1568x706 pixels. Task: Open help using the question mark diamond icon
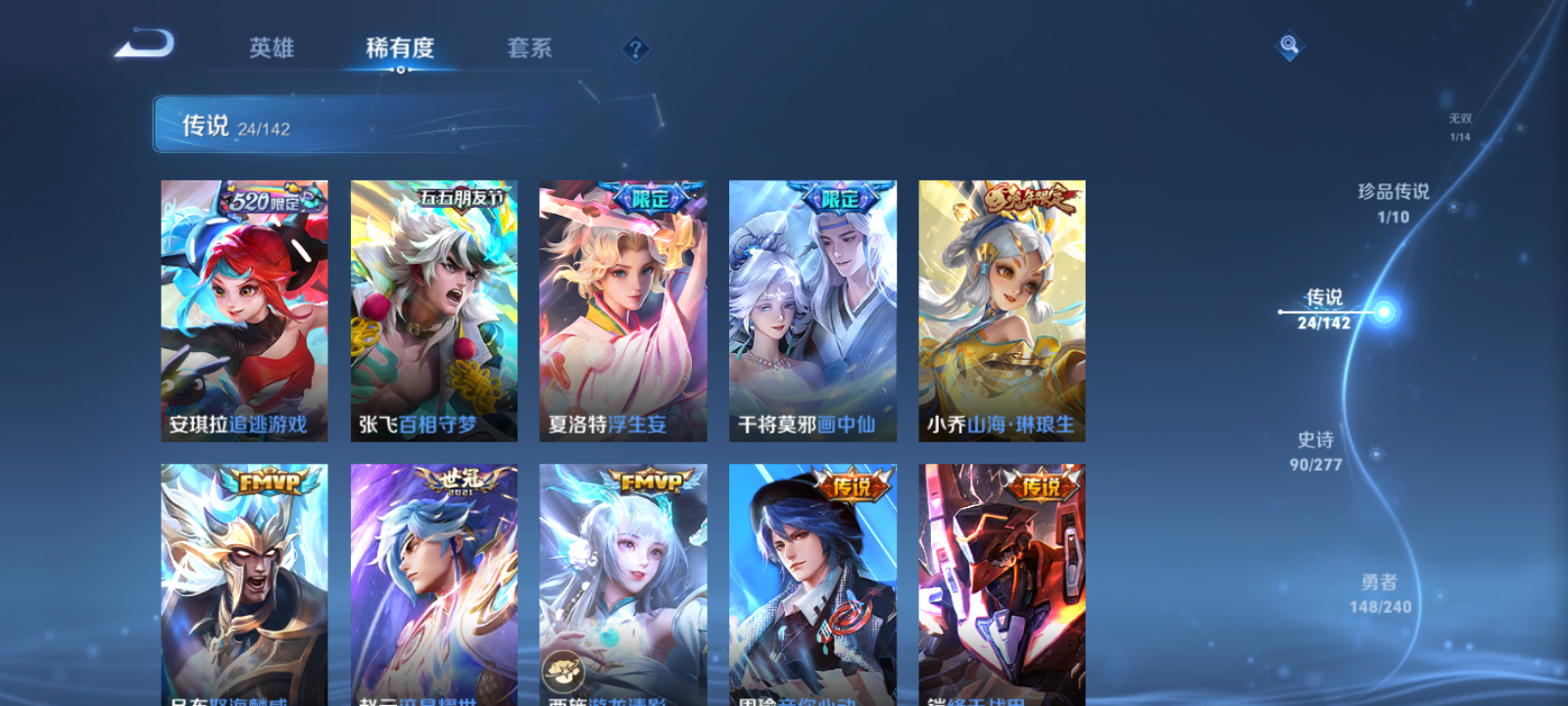pyautogui.click(x=638, y=47)
